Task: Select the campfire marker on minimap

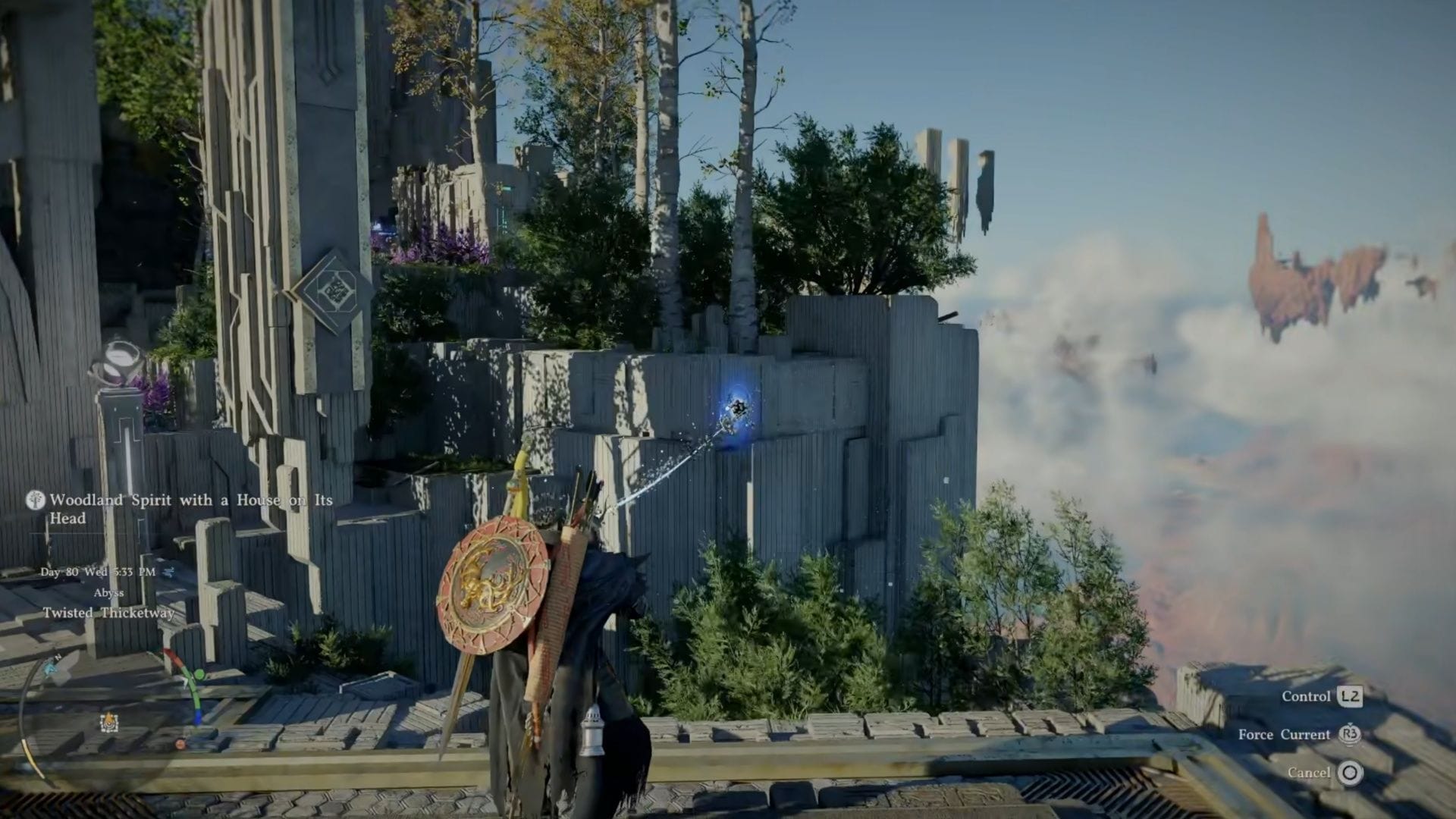Action: (x=108, y=721)
